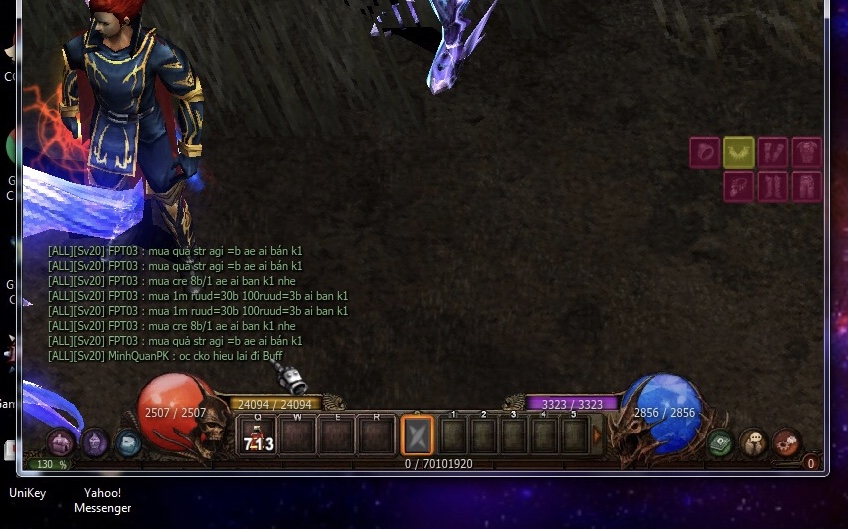The height and width of the screenshot is (529, 848).
Task: Select the chest armor equipment status icon
Action: point(806,153)
